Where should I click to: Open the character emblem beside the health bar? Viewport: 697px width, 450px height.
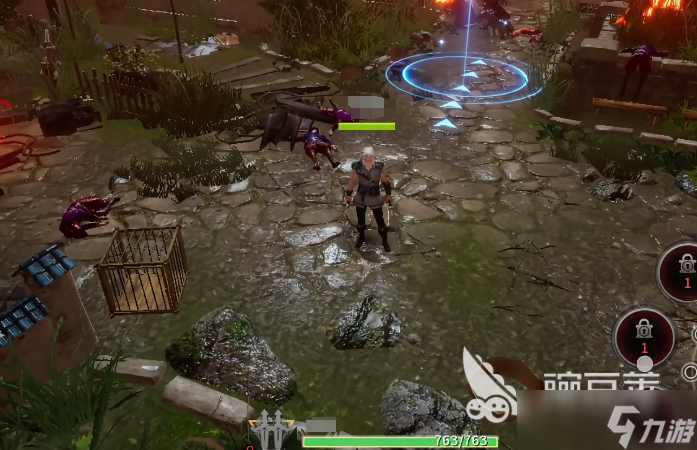[270, 431]
